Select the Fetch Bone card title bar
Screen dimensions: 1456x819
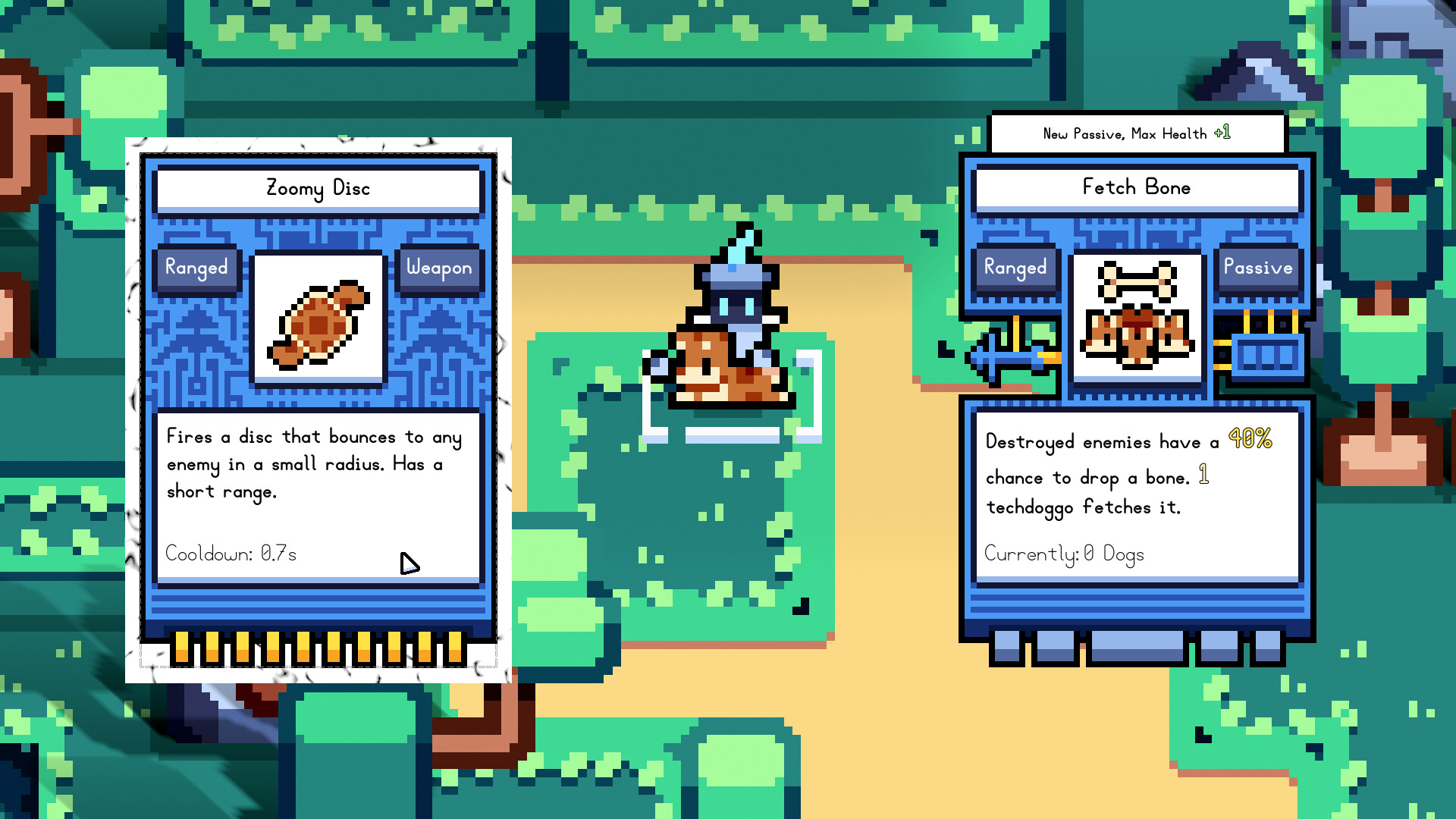[1136, 187]
